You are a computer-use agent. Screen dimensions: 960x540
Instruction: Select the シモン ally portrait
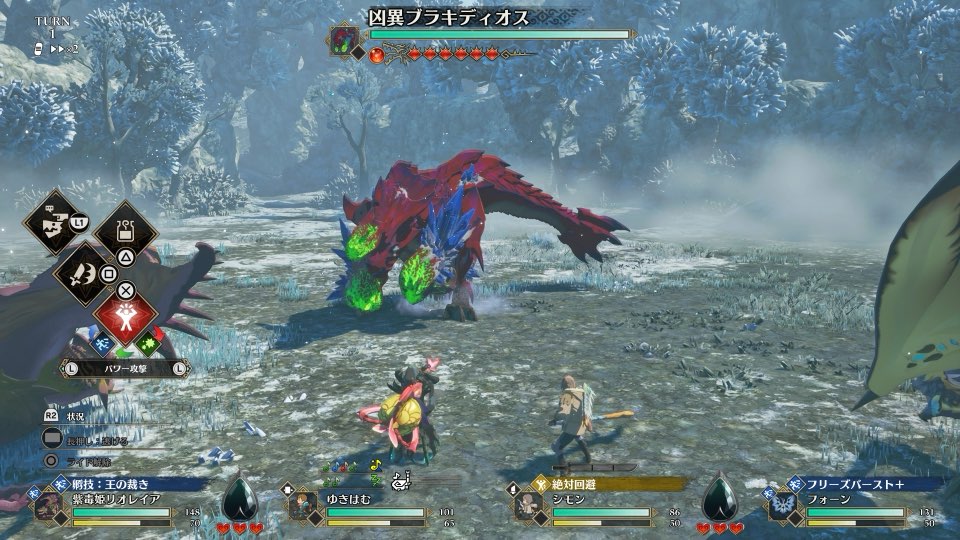(529, 507)
